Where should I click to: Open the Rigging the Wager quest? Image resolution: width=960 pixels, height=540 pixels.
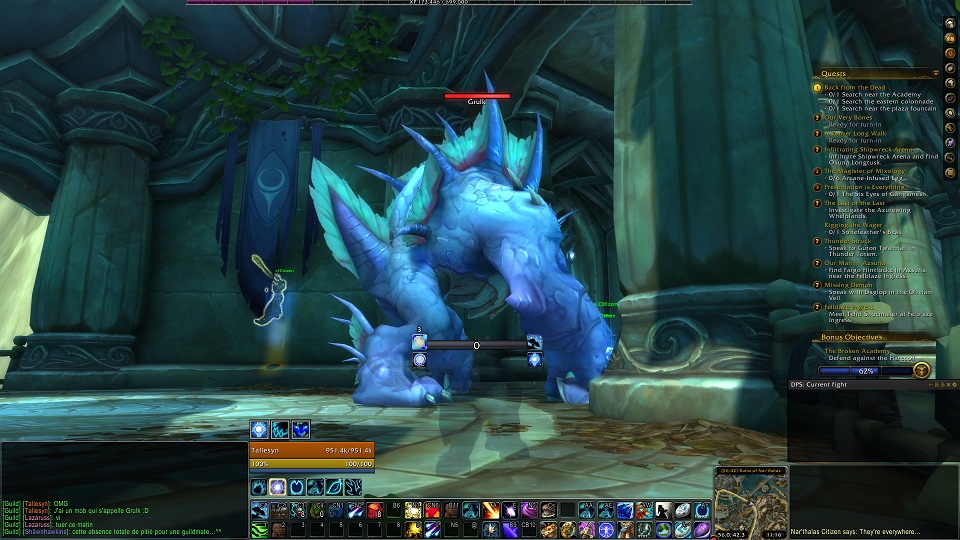854,225
